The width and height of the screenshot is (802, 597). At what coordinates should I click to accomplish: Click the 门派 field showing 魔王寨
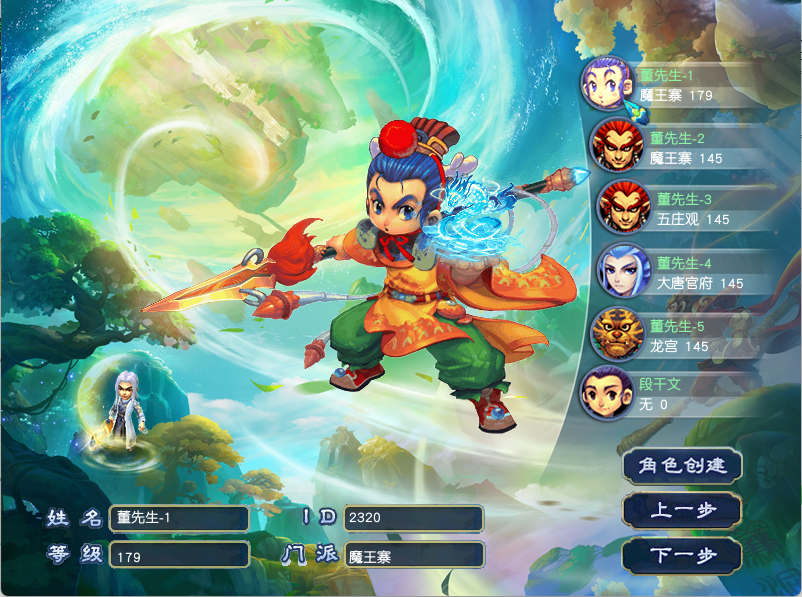[413, 556]
